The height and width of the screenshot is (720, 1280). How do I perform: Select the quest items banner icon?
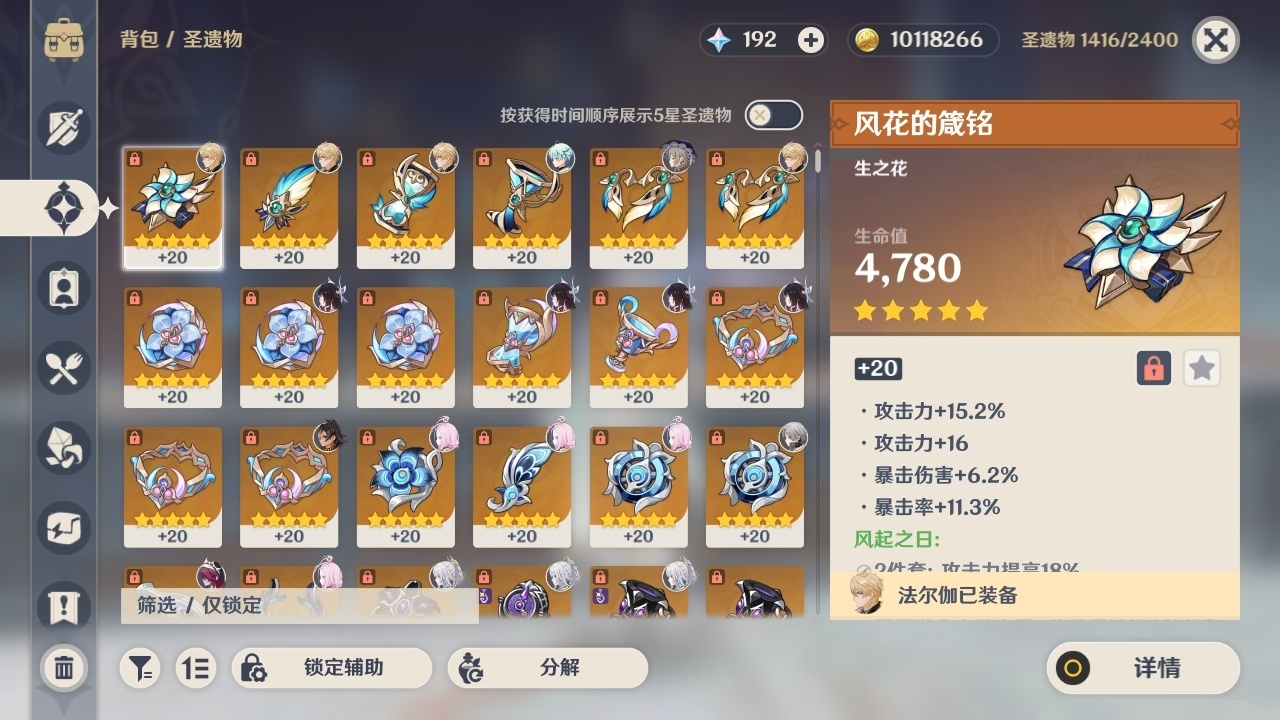pyautogui.click(x=63, y=608)
